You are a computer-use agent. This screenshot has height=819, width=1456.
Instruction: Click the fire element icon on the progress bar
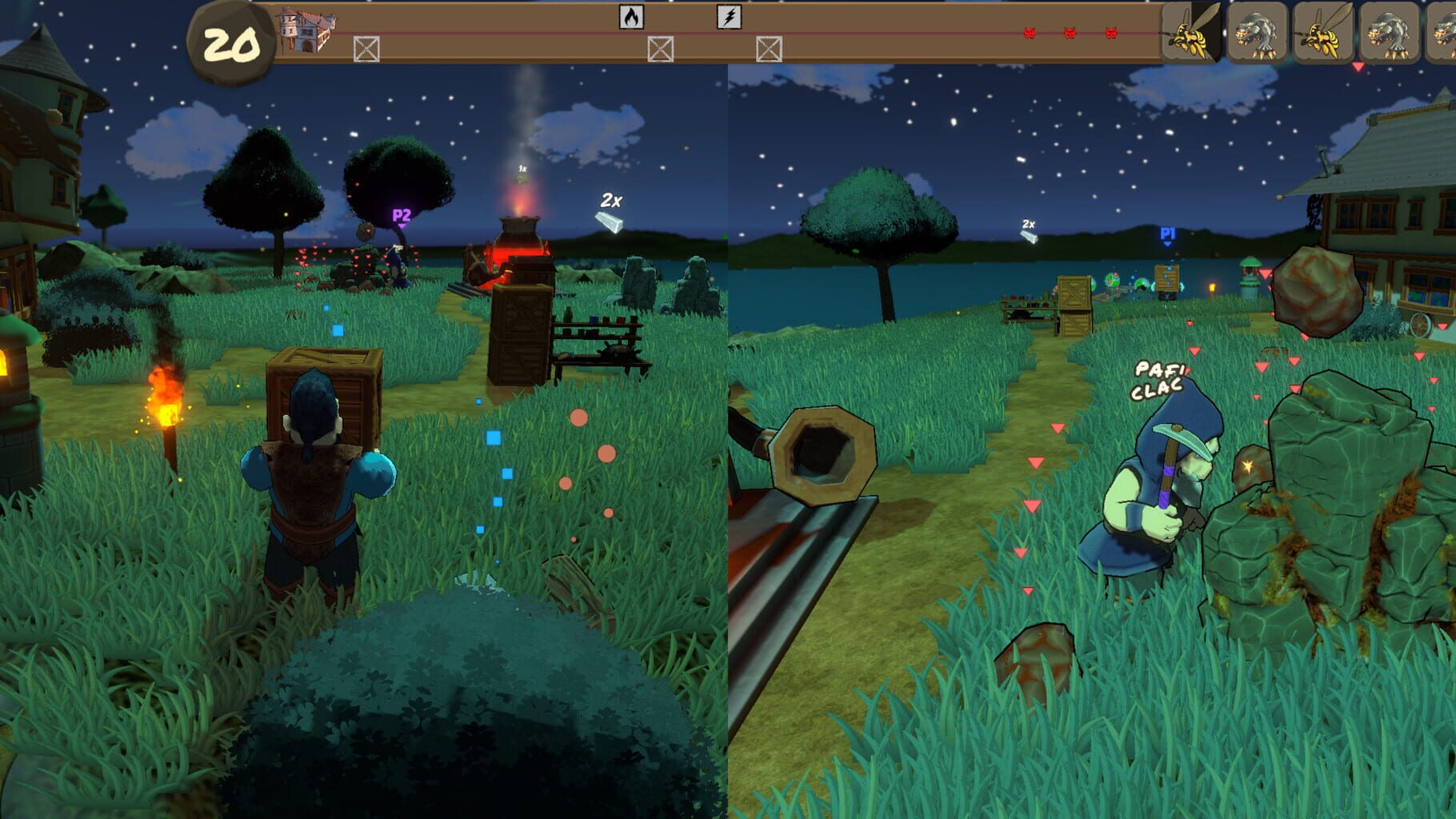(631, 18)
